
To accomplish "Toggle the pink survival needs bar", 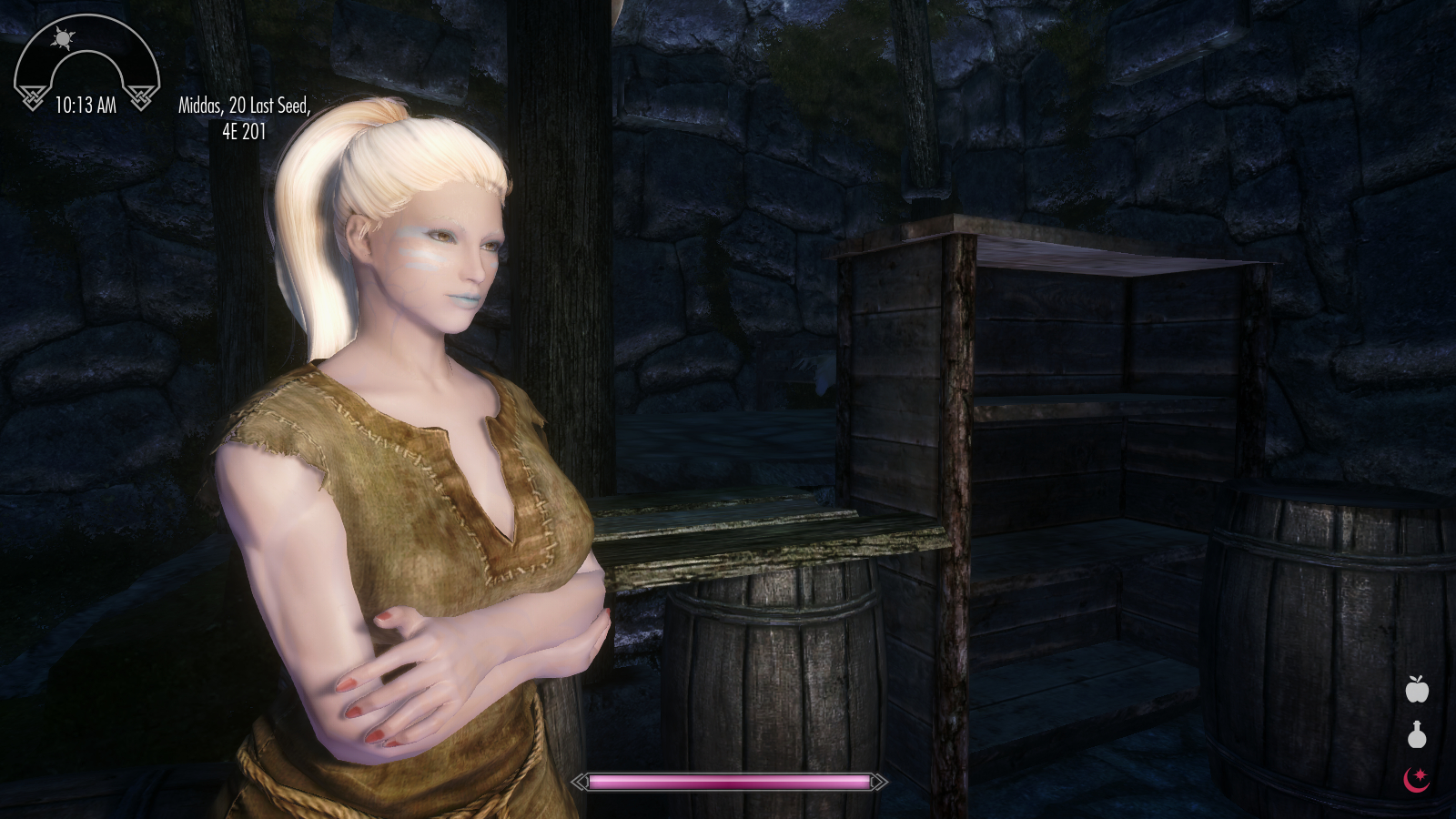I will [x=728, y=781].
